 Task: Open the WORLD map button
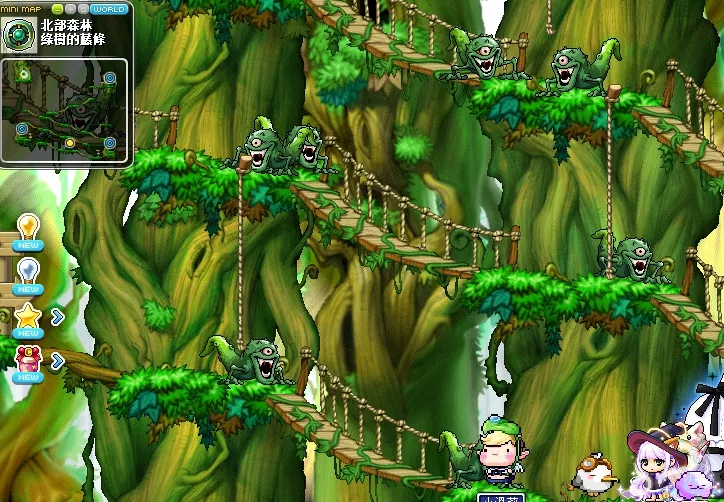(109, 9)
